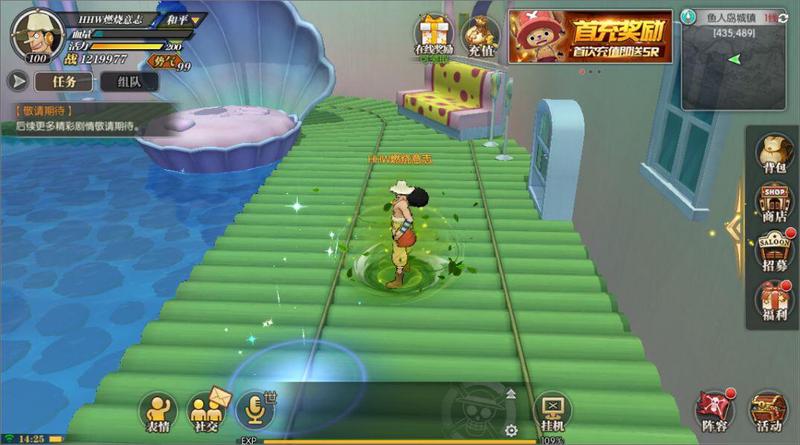The image size is (800, 445).
Task: Open the player portrait profile
Action: click(x=32, y=35)
